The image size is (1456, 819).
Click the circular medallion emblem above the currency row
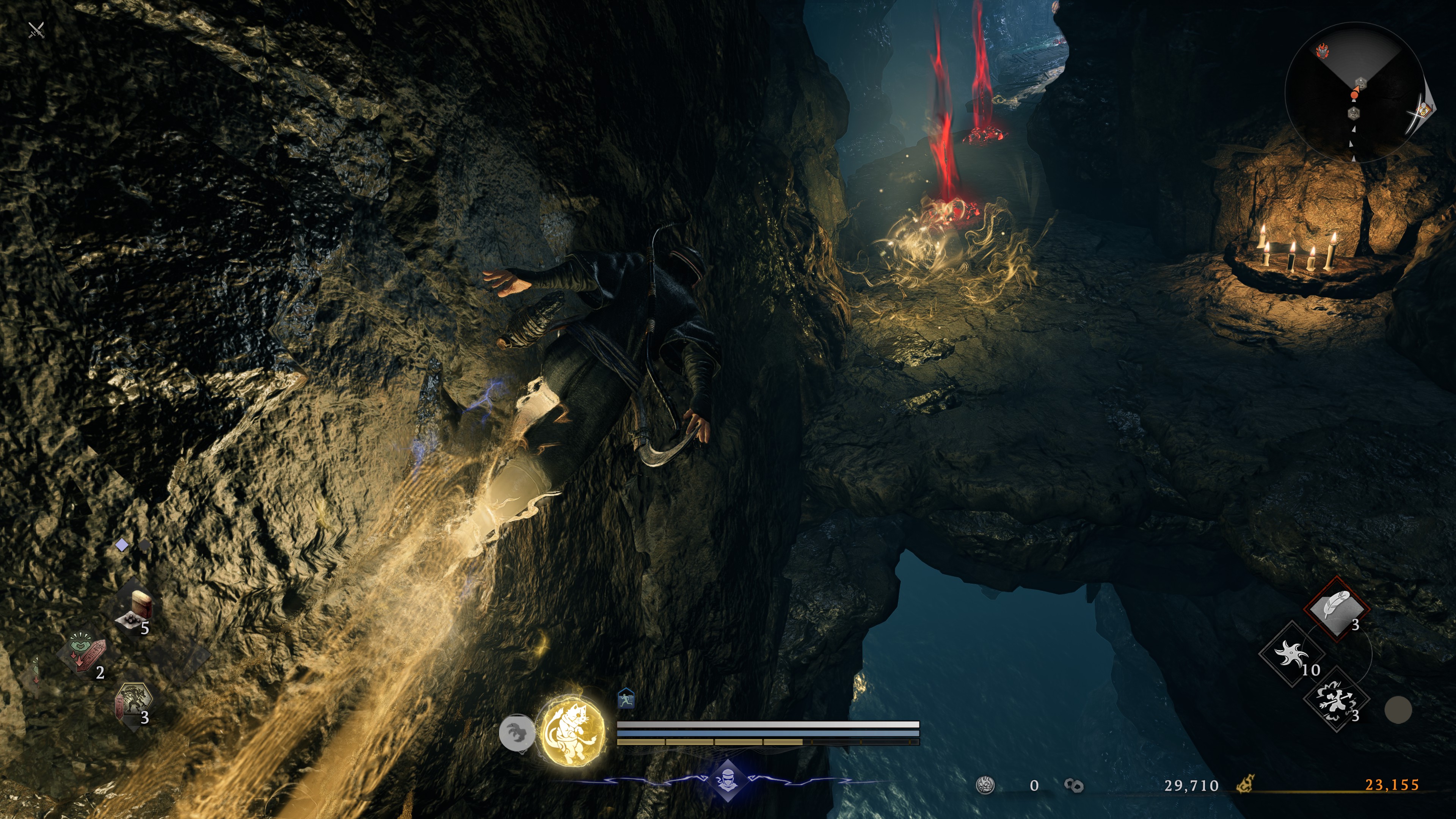[x=985, y=784]
